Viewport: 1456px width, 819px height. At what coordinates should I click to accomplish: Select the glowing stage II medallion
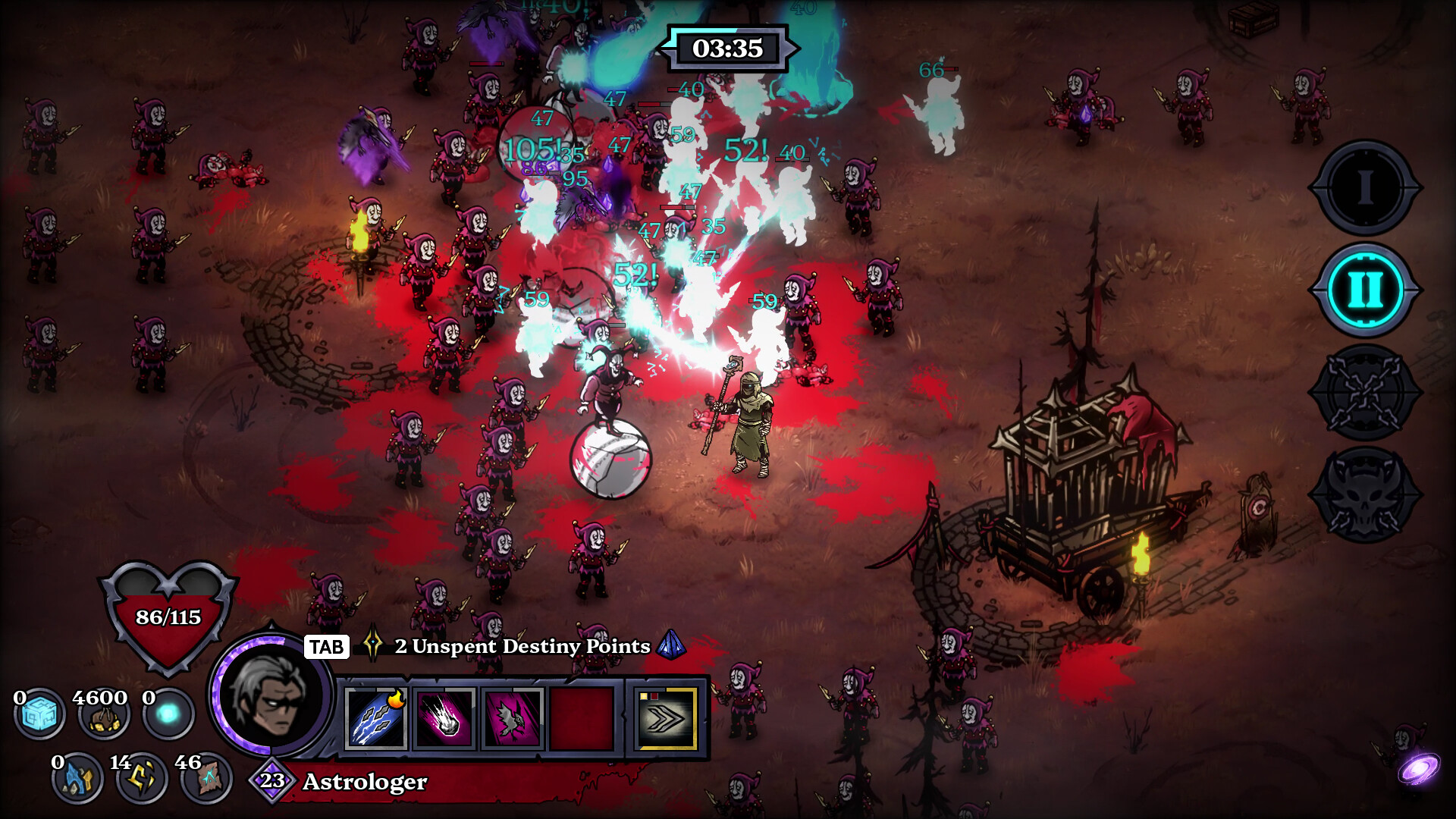pyautogui.click(x=1365, y=290)
